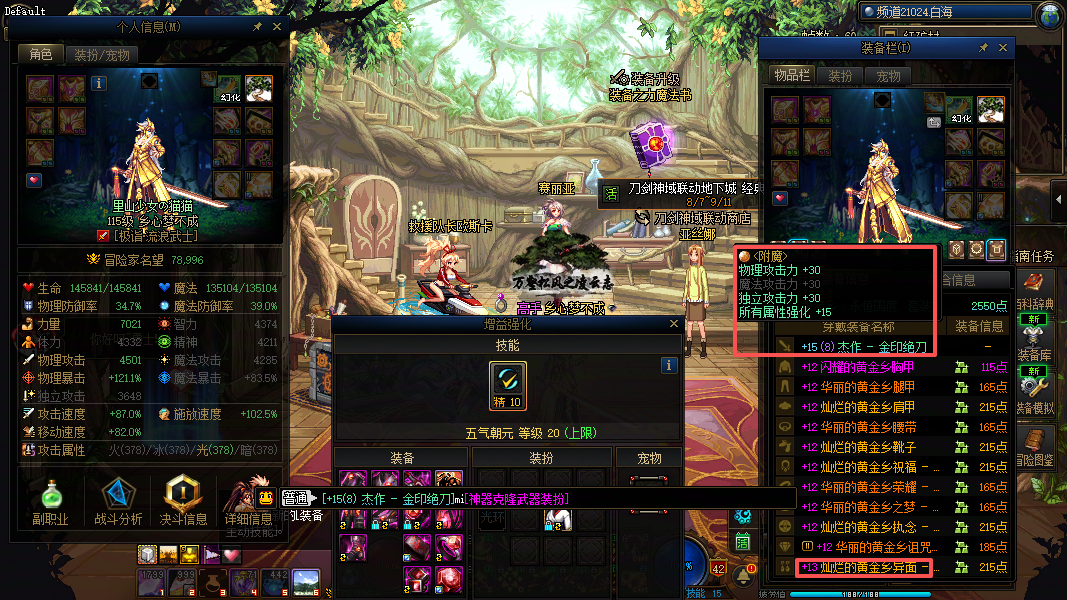Switch to the 装扮/宠物 tab
1067x600 pixels.
(x=102, y=55)
